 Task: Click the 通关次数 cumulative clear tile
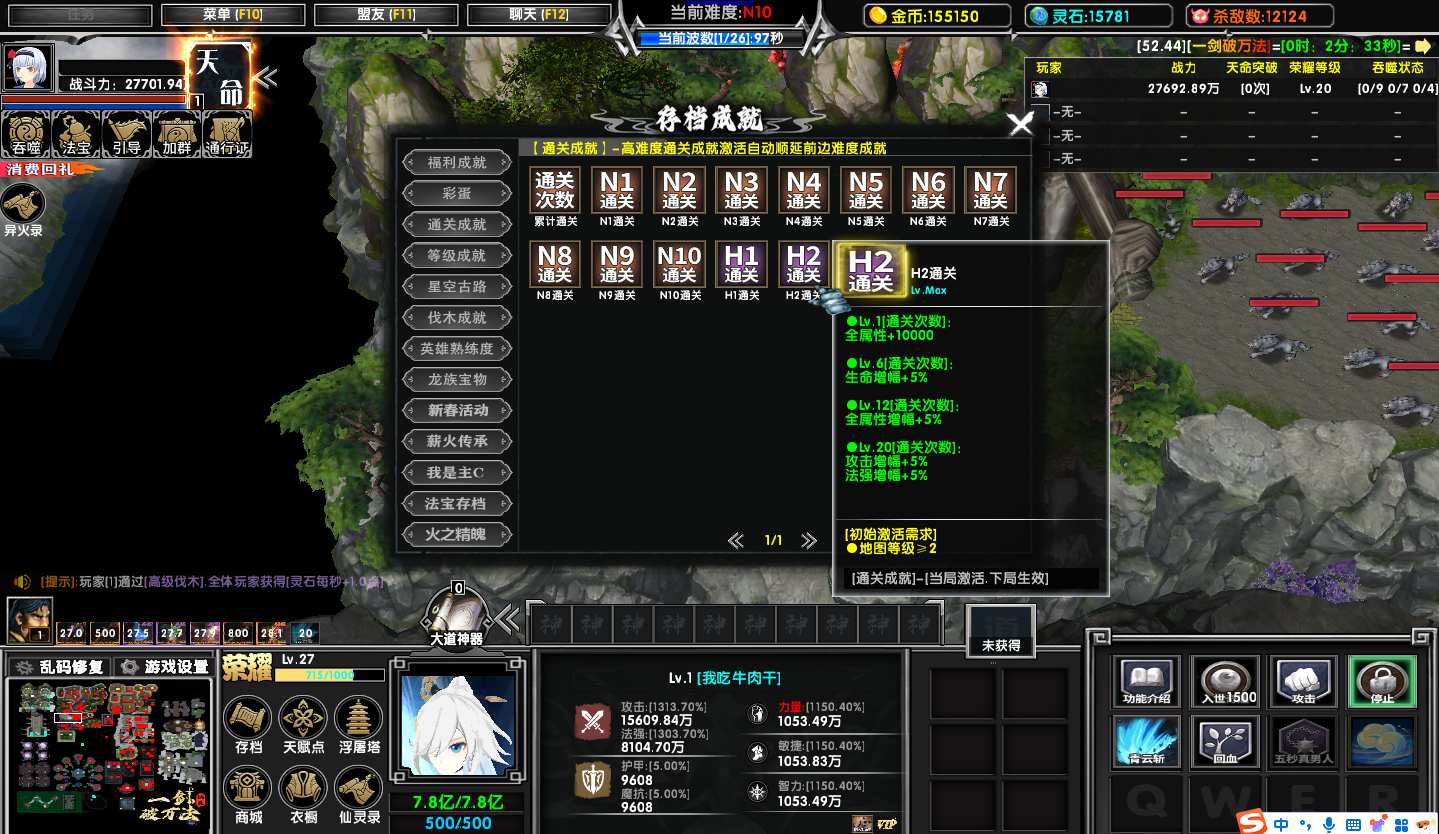(x=555, y=190)
